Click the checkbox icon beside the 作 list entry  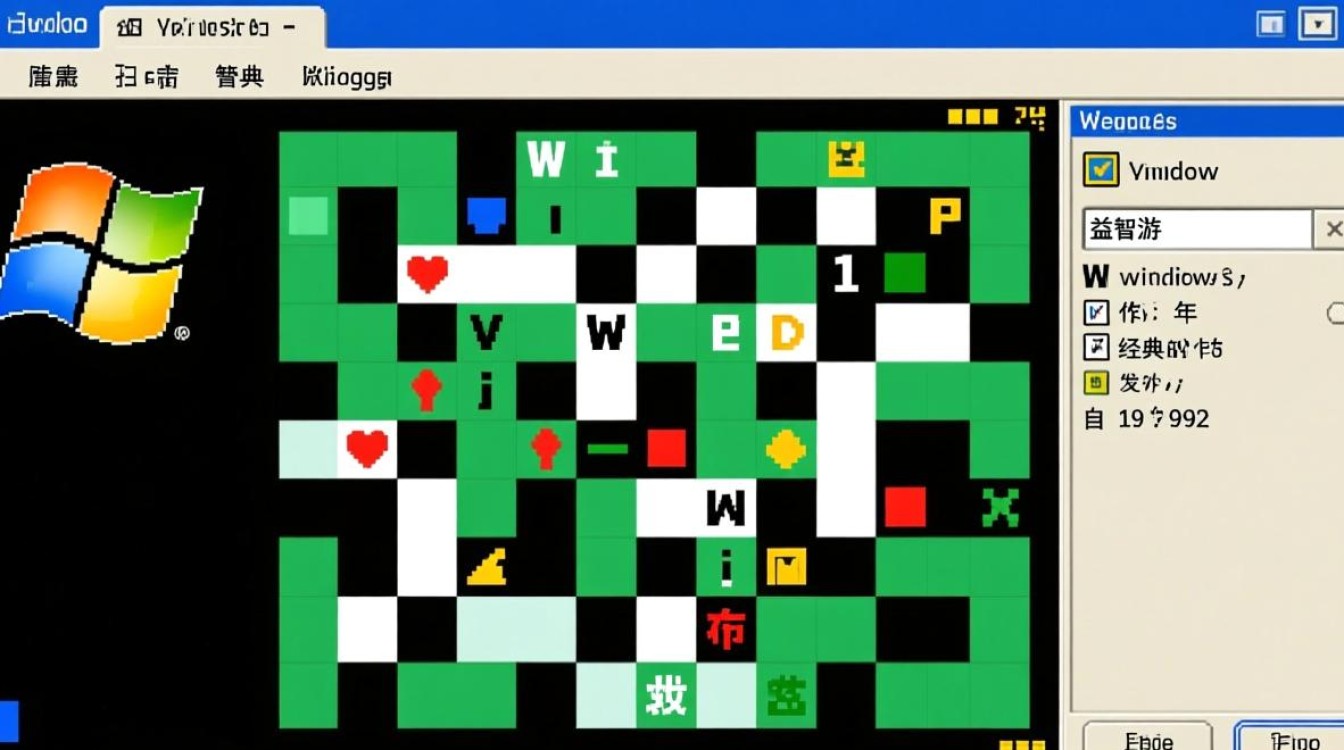(x=1096, y=313)
